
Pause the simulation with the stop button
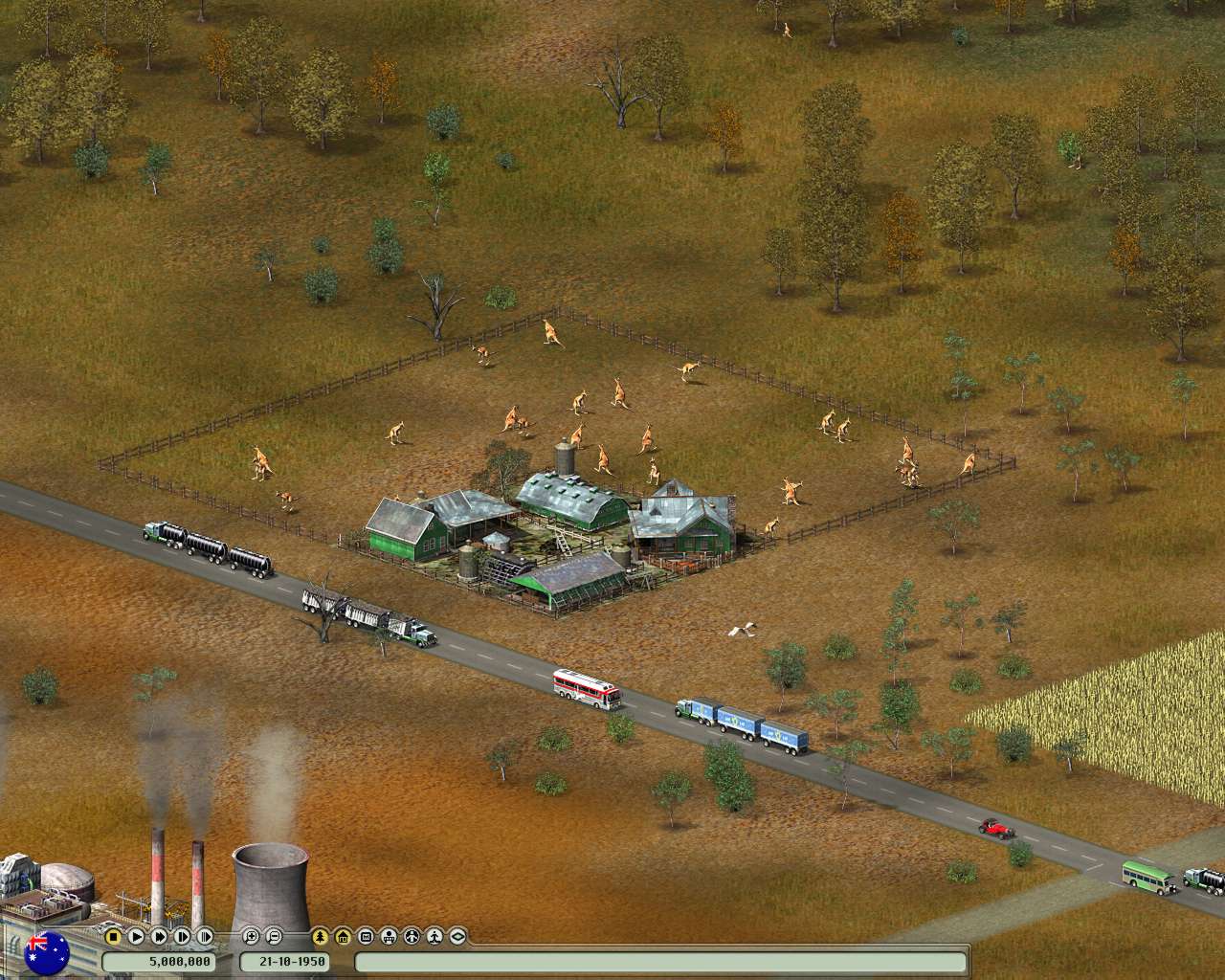(113, 937)
